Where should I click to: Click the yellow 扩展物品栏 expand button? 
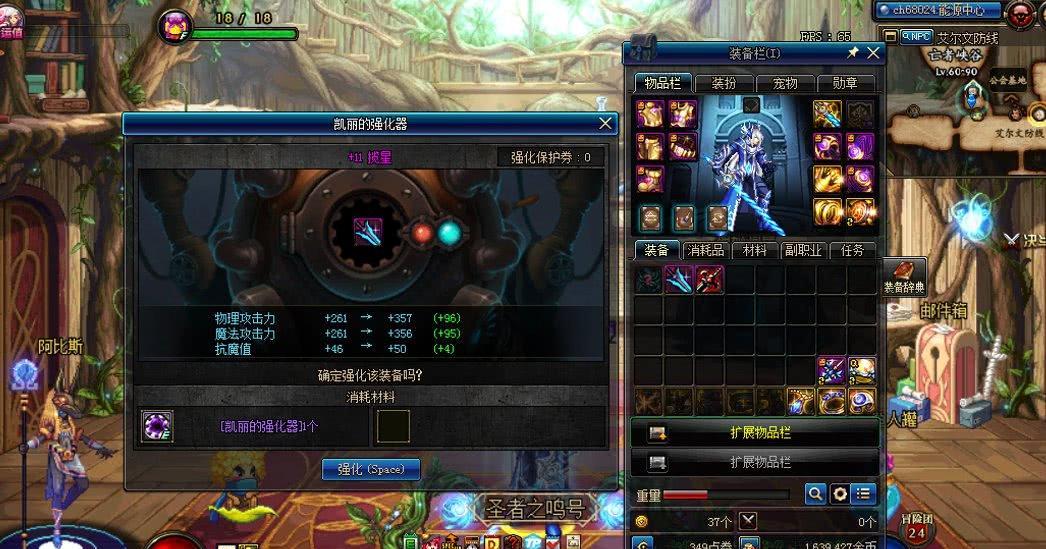point(755,433)
